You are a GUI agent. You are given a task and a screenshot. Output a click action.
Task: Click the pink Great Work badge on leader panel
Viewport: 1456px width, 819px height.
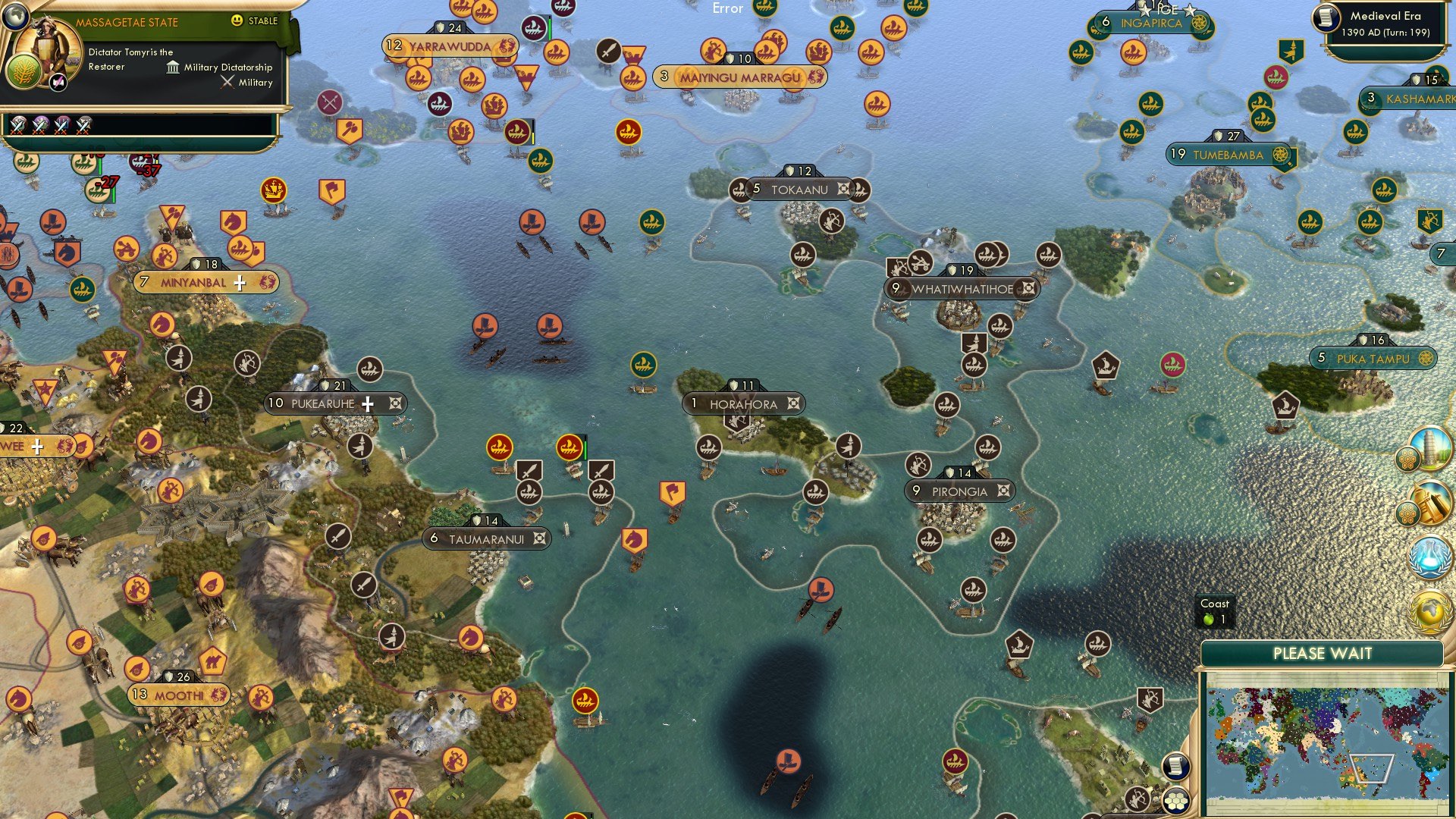point(58,82)
